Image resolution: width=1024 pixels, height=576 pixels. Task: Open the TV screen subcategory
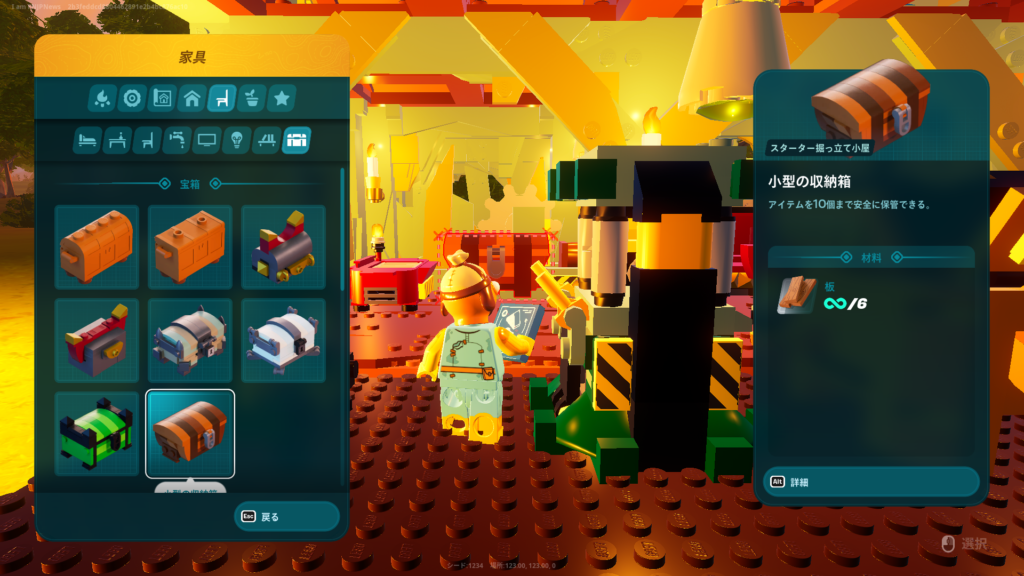click(207, 140)
